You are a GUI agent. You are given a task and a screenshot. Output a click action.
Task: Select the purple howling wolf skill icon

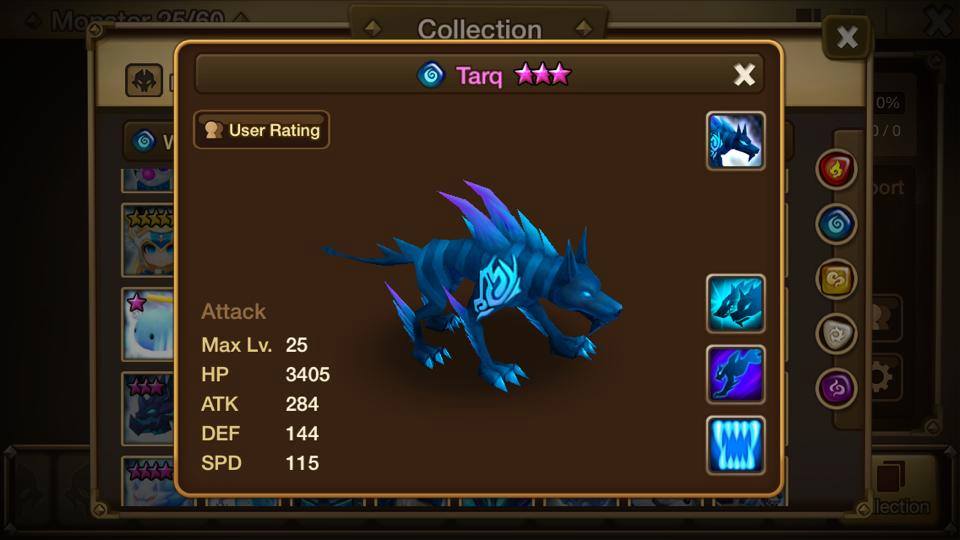pos(736,374)
